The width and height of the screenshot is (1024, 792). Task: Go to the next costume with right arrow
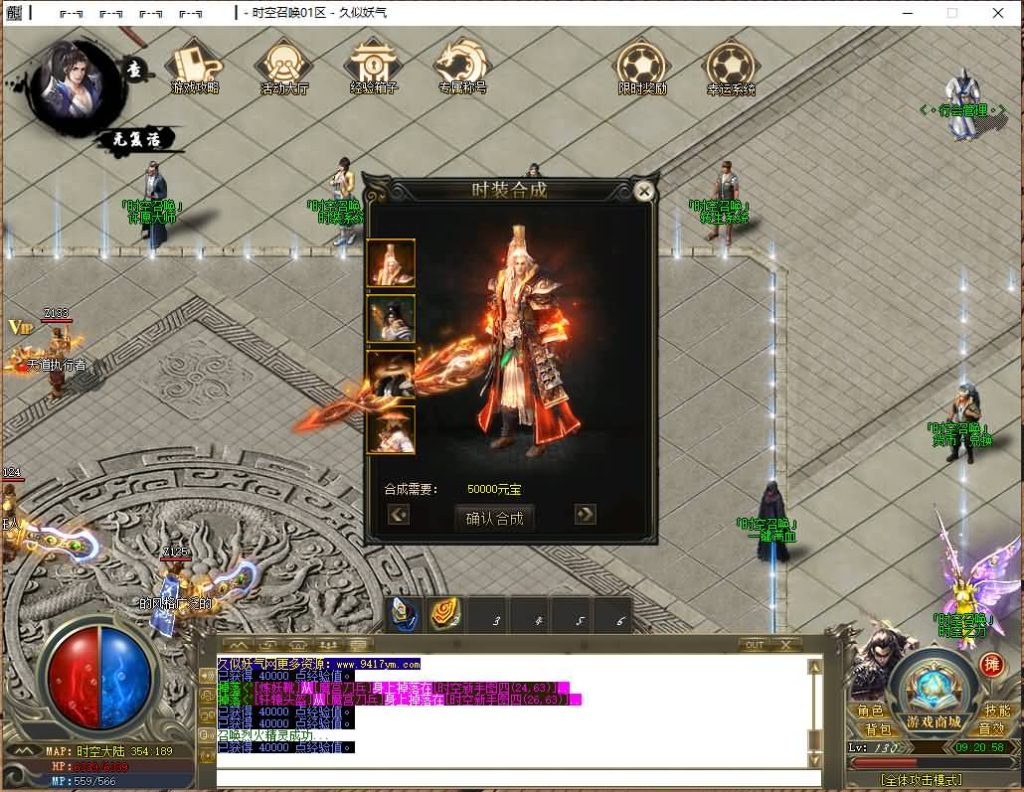(x=585, y=514)
